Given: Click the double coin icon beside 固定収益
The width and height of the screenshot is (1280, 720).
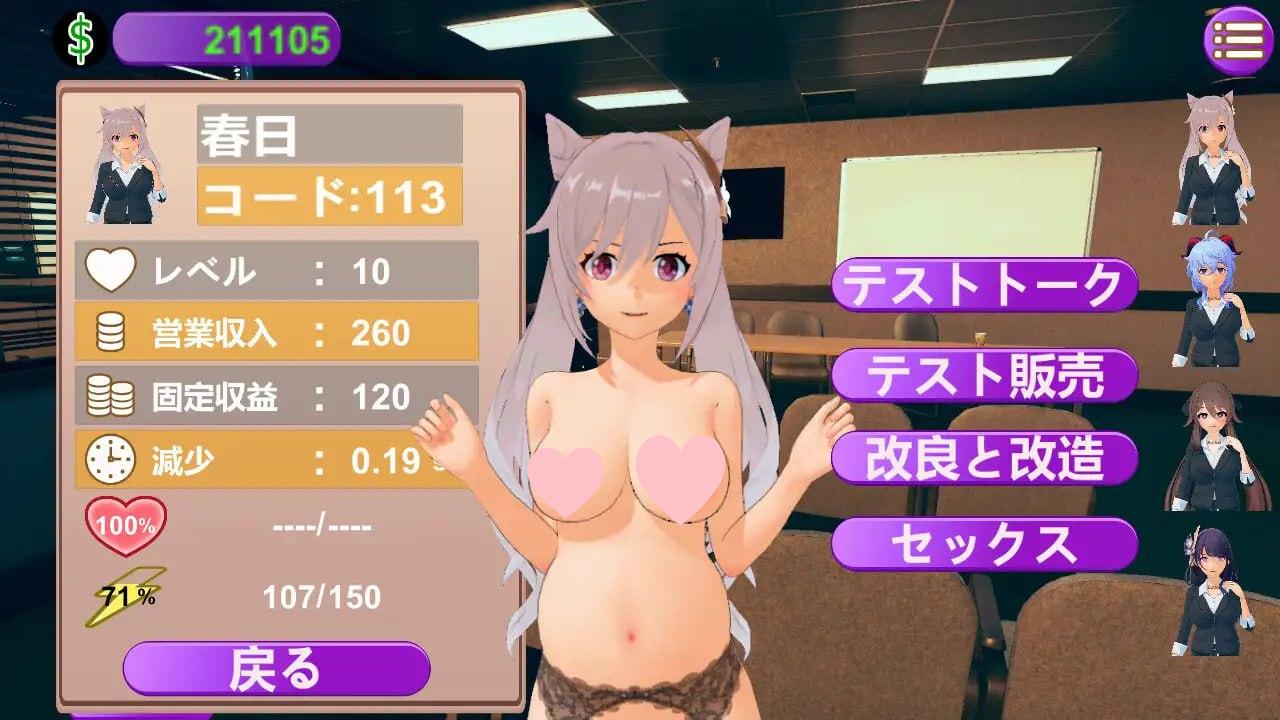Looking at the screenshot, I should [109, 396].
